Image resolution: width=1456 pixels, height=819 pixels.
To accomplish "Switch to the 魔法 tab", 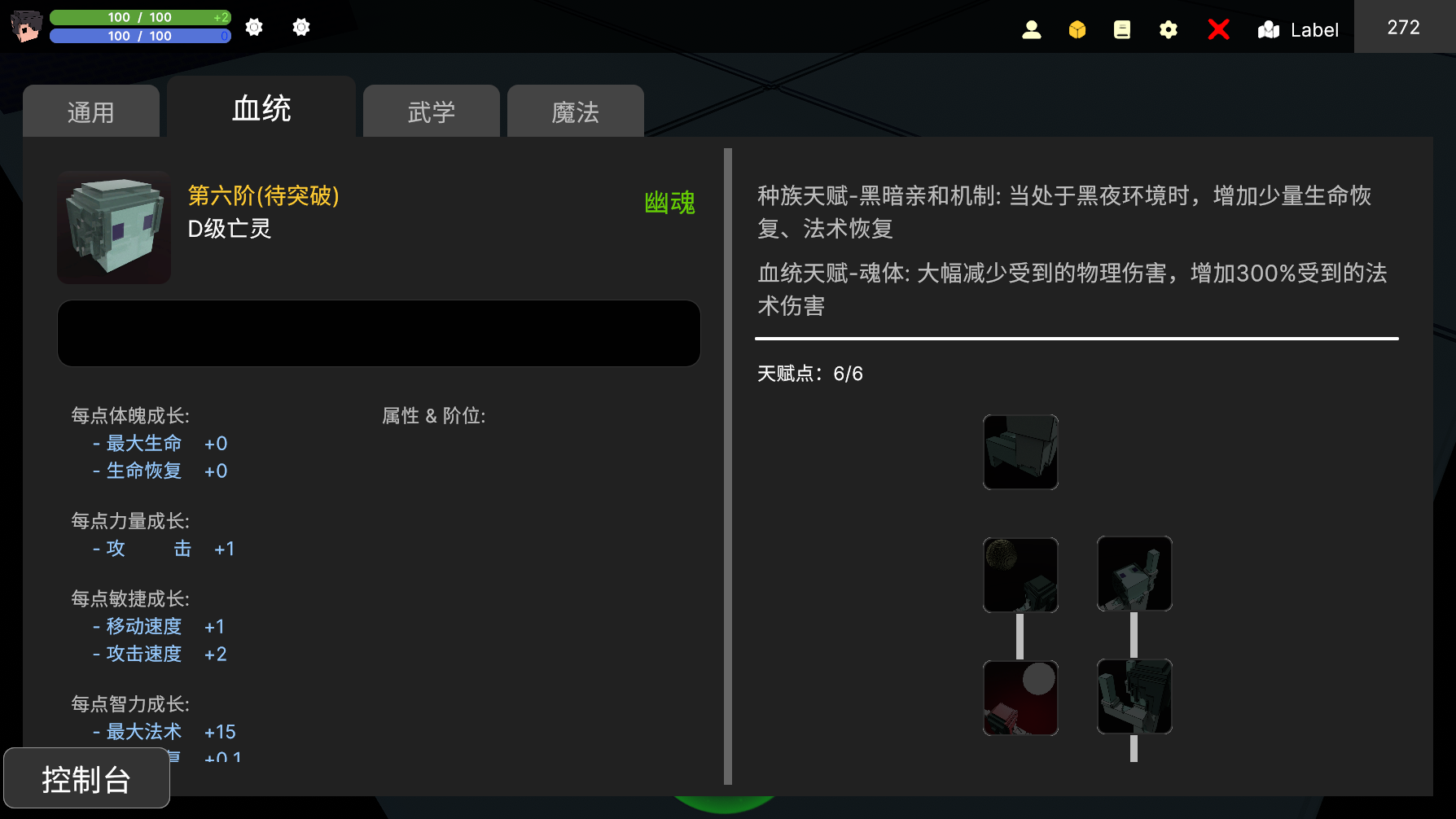I will click(575, 111).
